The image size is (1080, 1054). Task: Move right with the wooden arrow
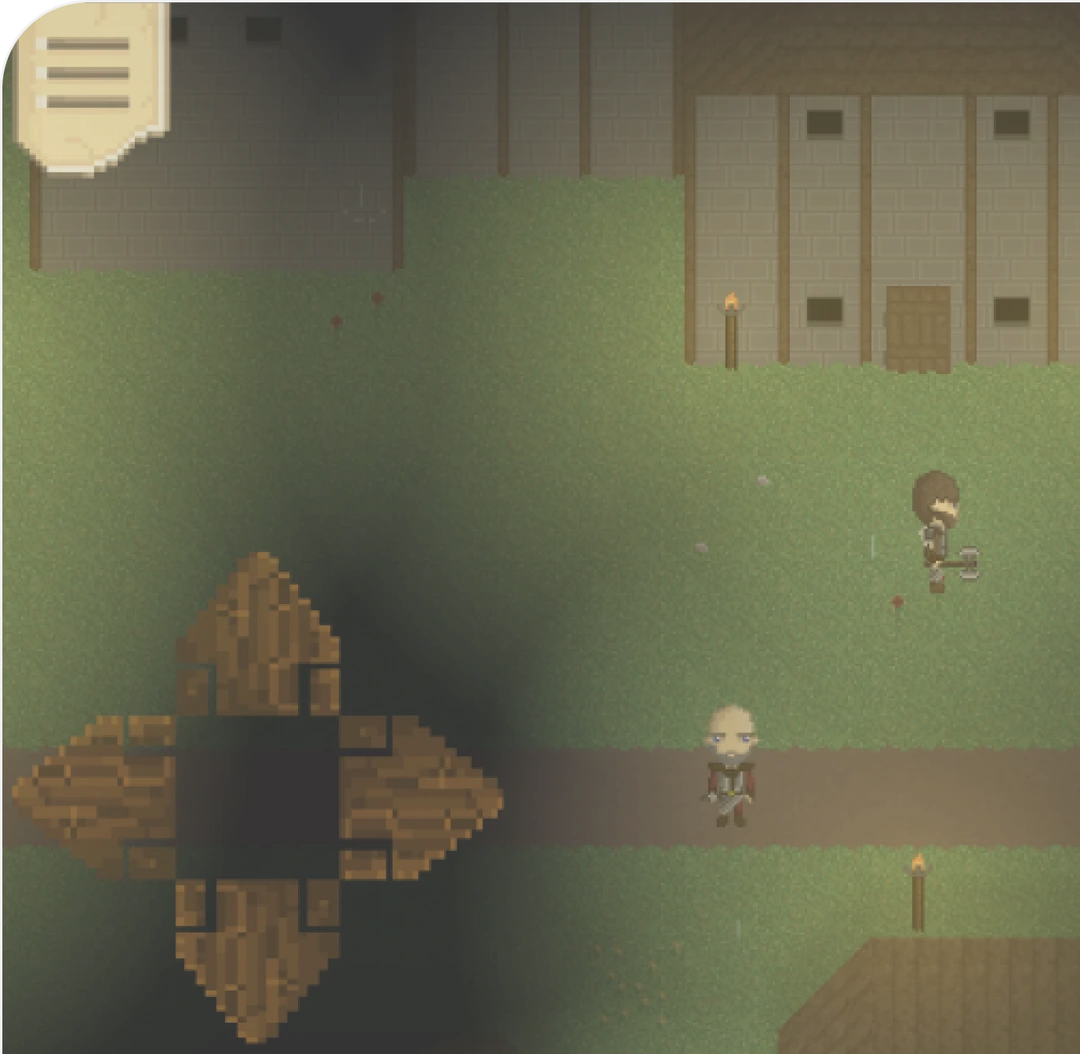(418, 795)
